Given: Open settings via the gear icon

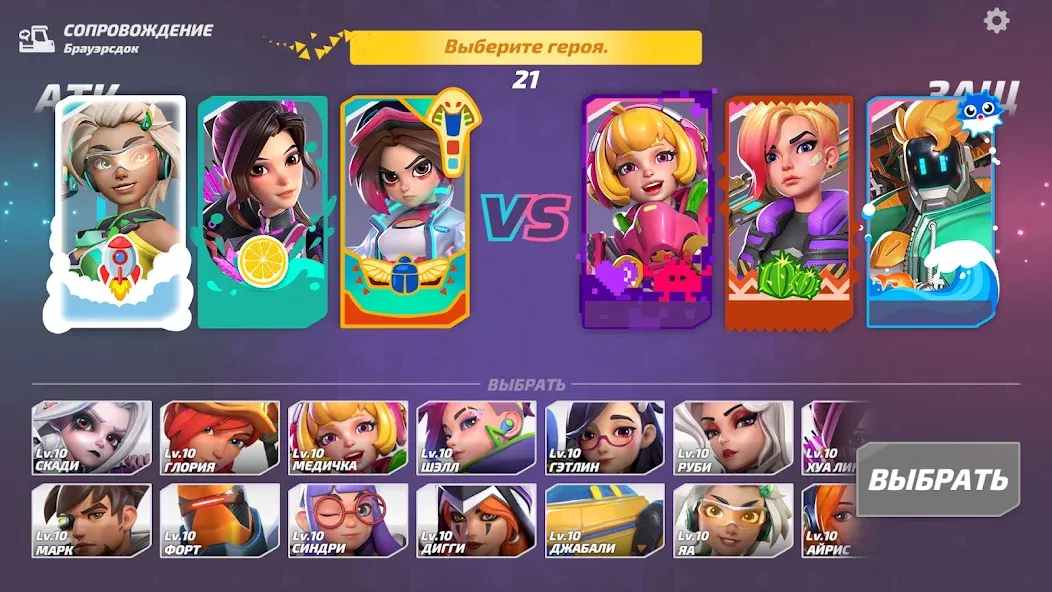Looking at the screenshot, I should [996, 21].
